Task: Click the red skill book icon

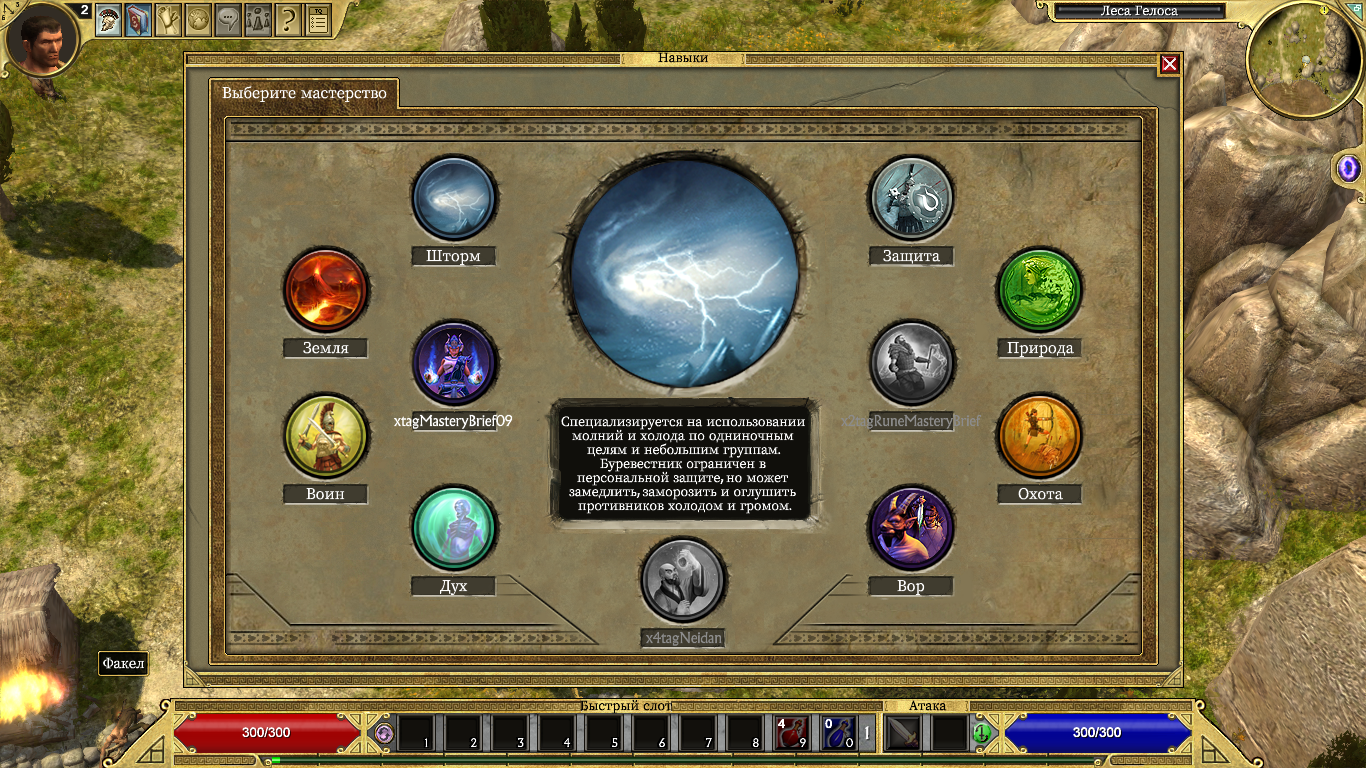Action: tap(139, 19)
